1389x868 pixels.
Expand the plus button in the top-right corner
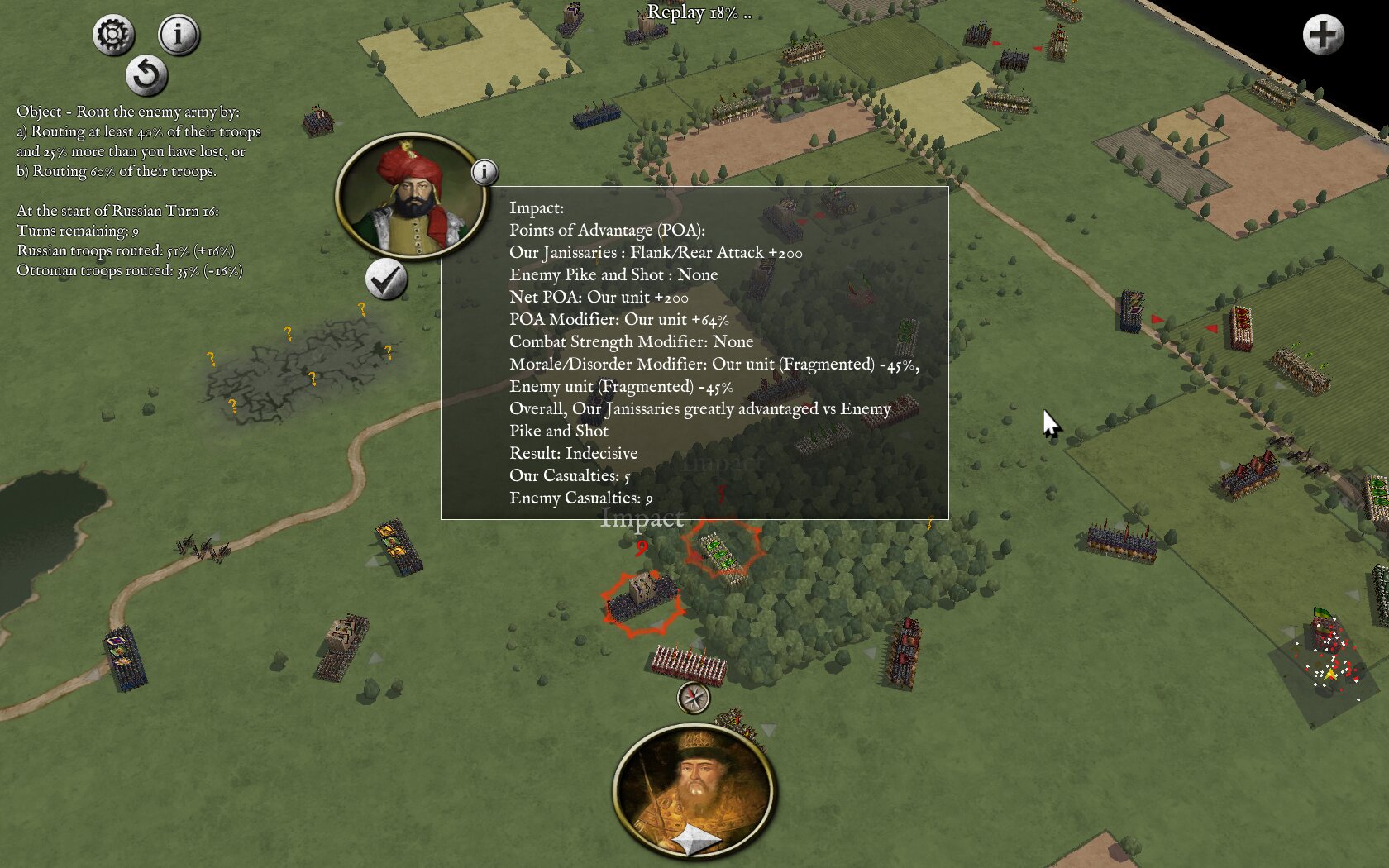pyautogui.click(x=1323, y=35)
